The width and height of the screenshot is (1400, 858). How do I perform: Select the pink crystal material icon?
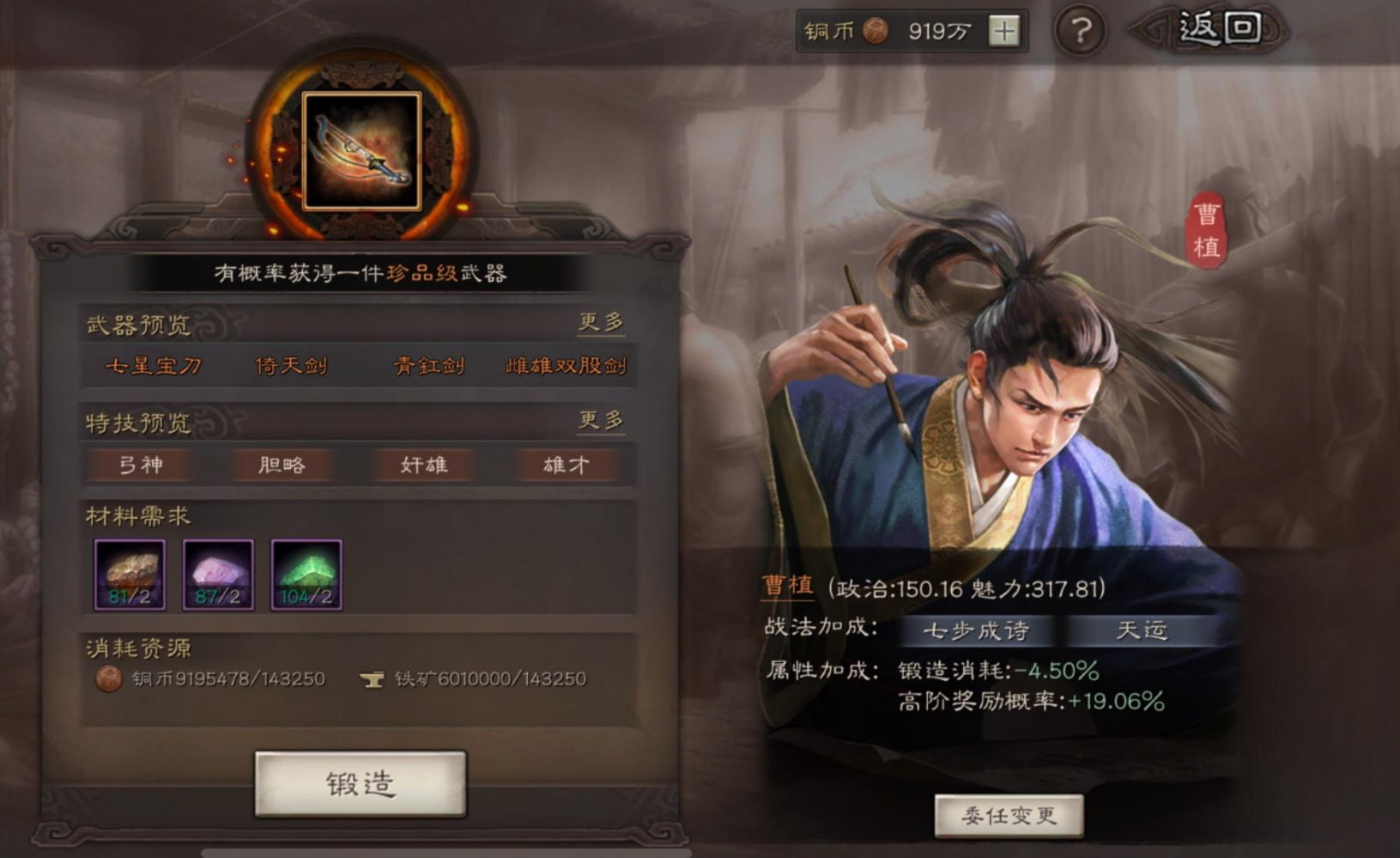(x=218, y=572)
